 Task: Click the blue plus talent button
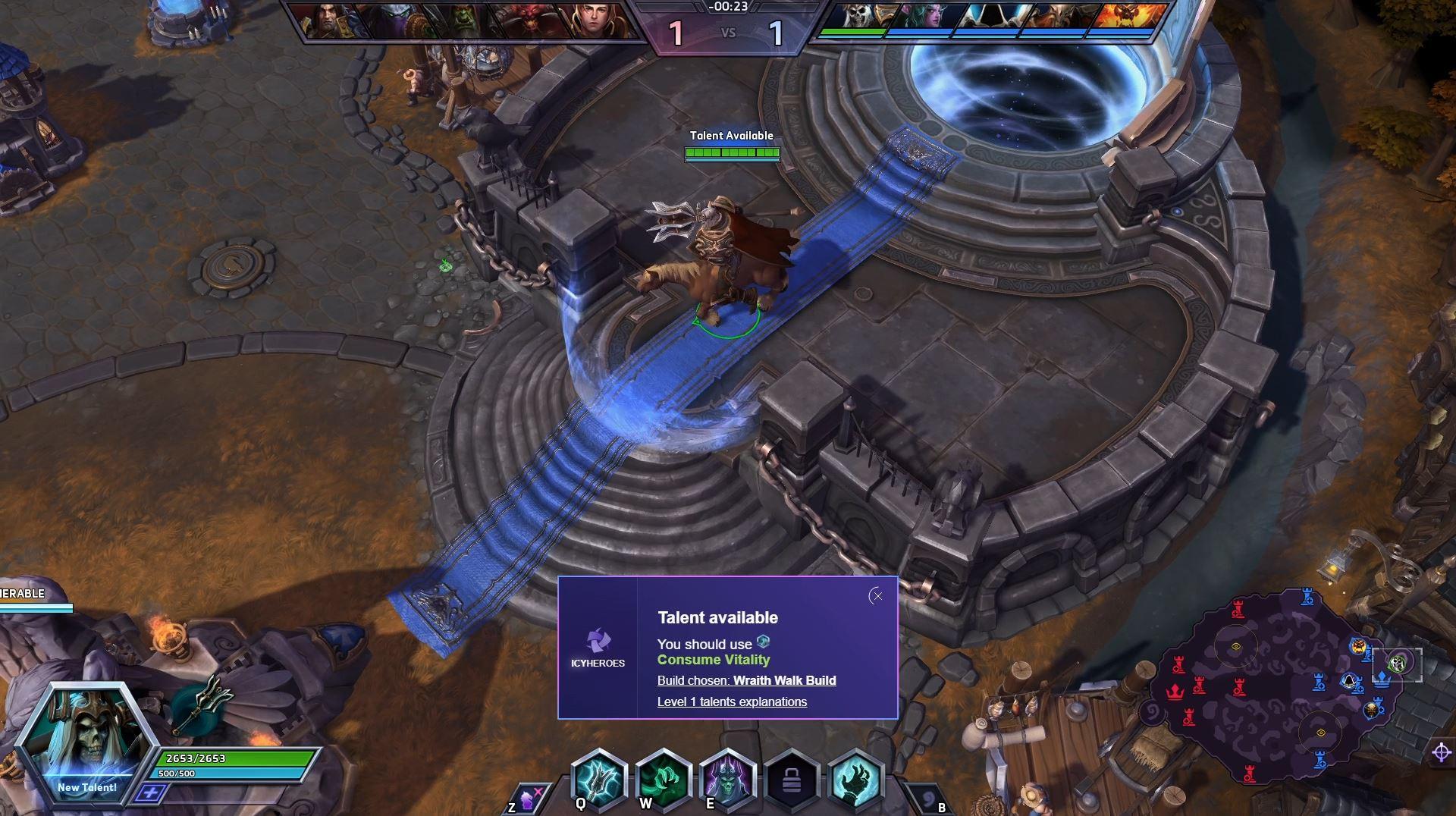(151, 793)
